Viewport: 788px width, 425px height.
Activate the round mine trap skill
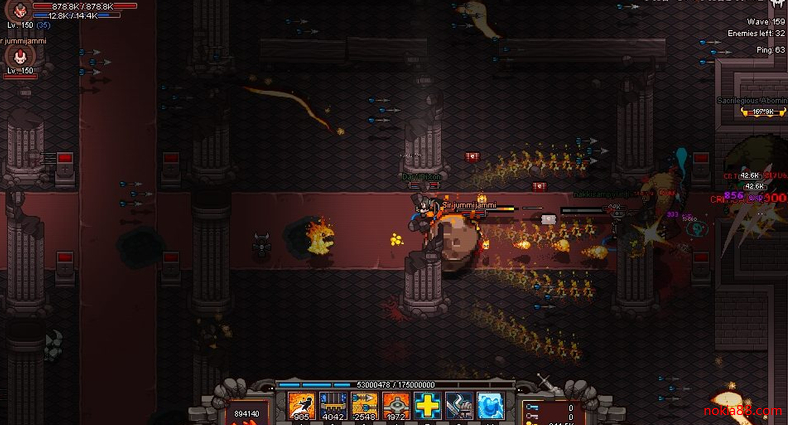click(396, 405)
